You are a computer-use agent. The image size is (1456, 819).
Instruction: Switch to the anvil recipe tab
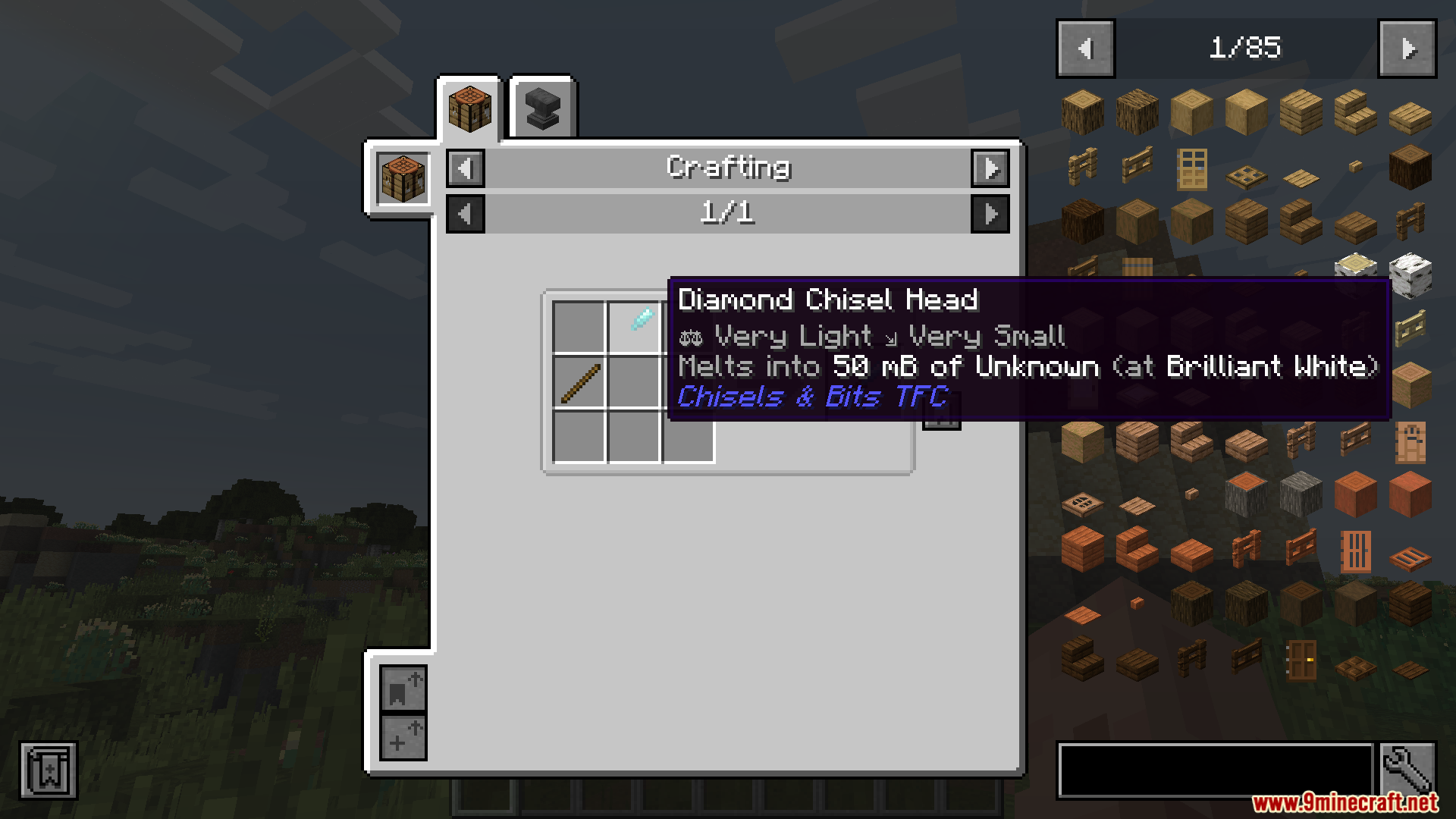tap(542, 108)
